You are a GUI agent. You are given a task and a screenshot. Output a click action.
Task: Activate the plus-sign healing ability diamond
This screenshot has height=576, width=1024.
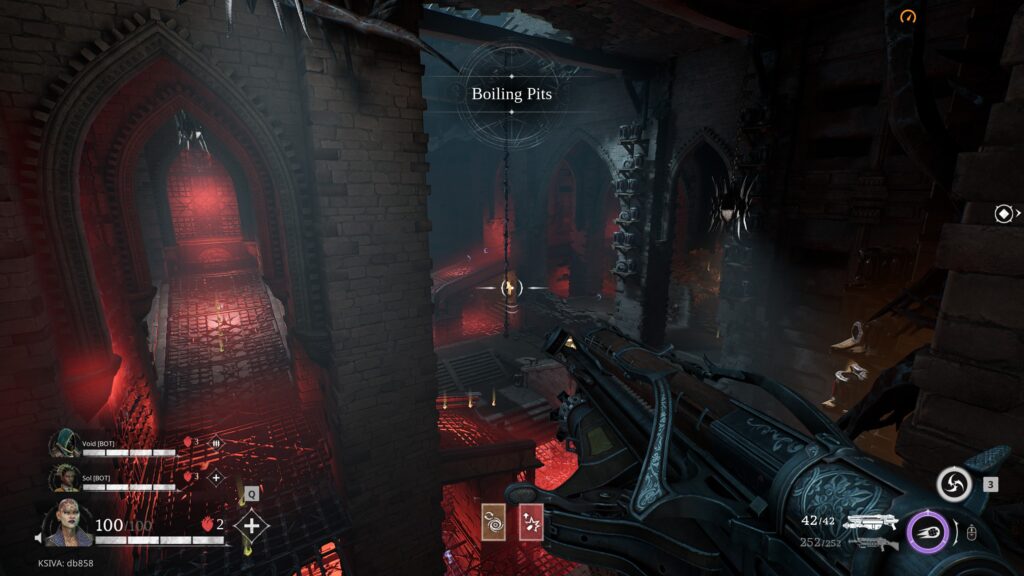252,525
